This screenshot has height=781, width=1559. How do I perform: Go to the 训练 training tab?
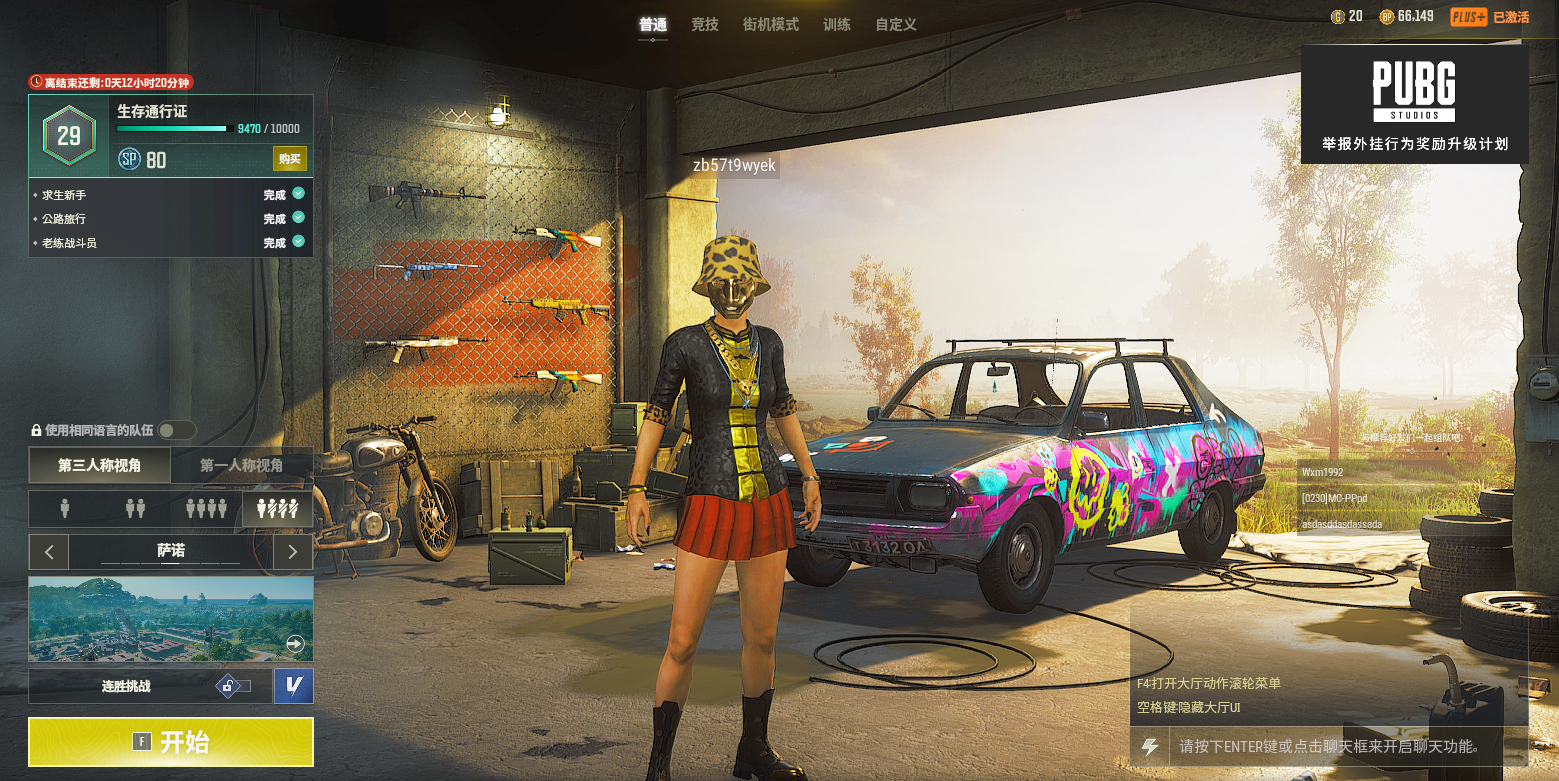[x=837, y=24]
